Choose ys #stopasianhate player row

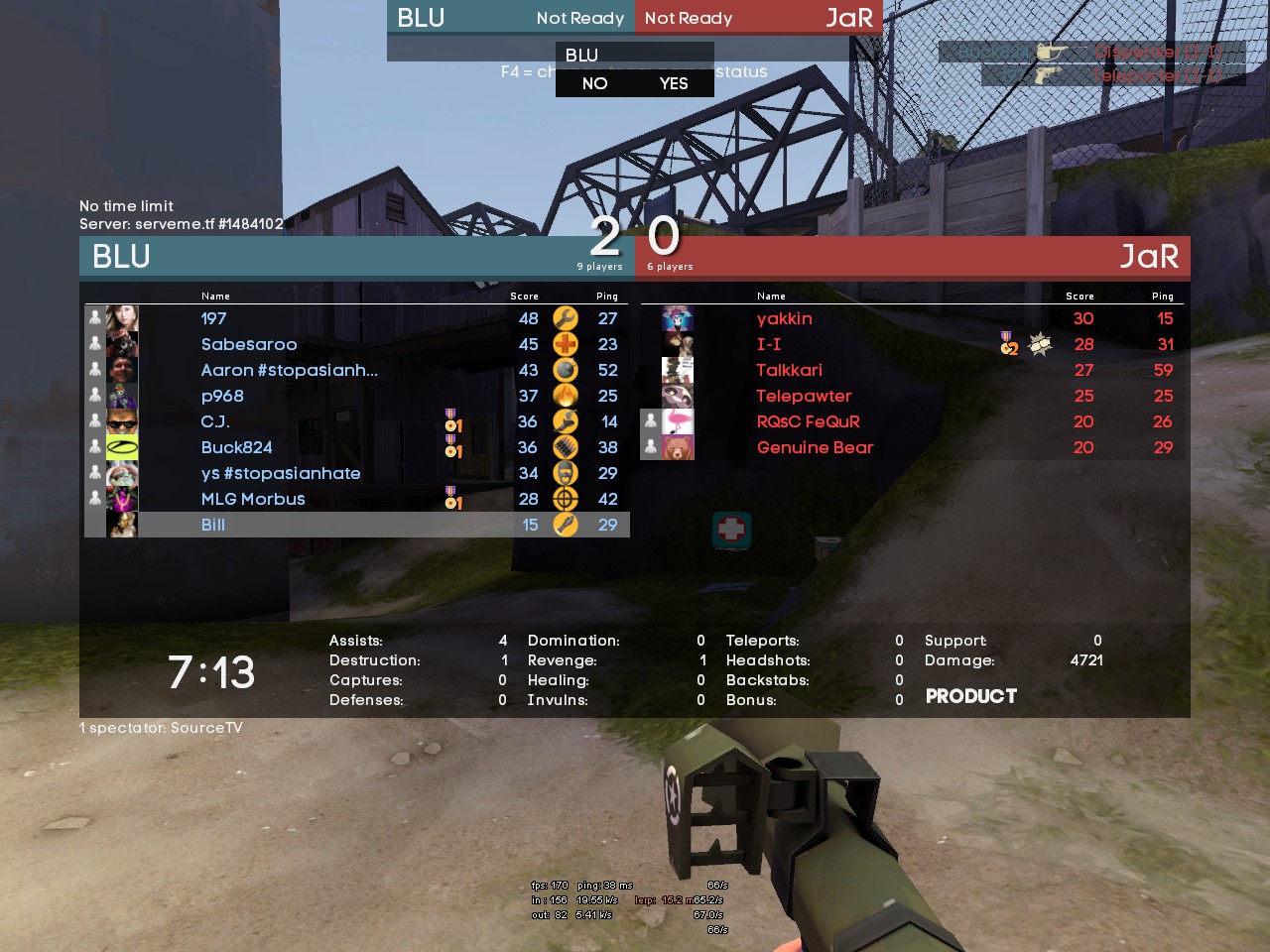[281, 473]
